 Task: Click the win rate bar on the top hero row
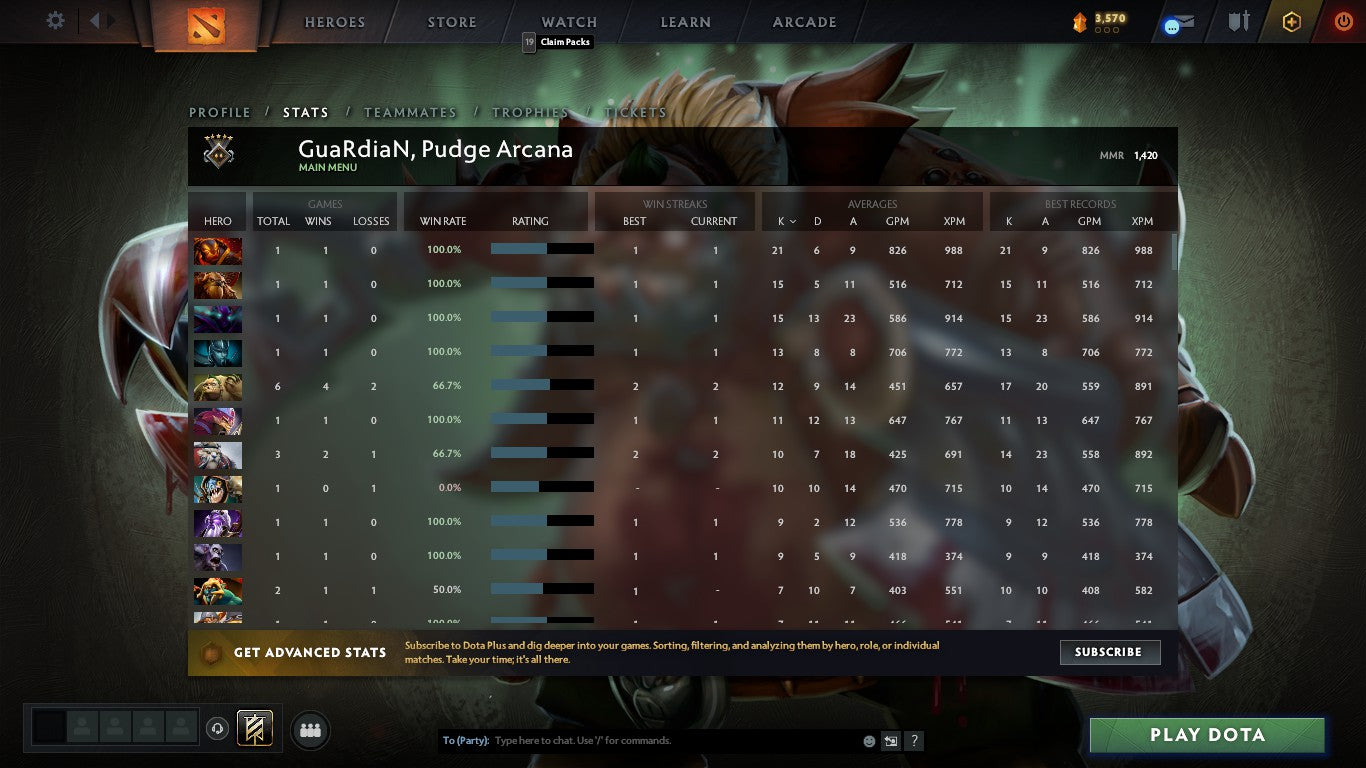[541, 249]
